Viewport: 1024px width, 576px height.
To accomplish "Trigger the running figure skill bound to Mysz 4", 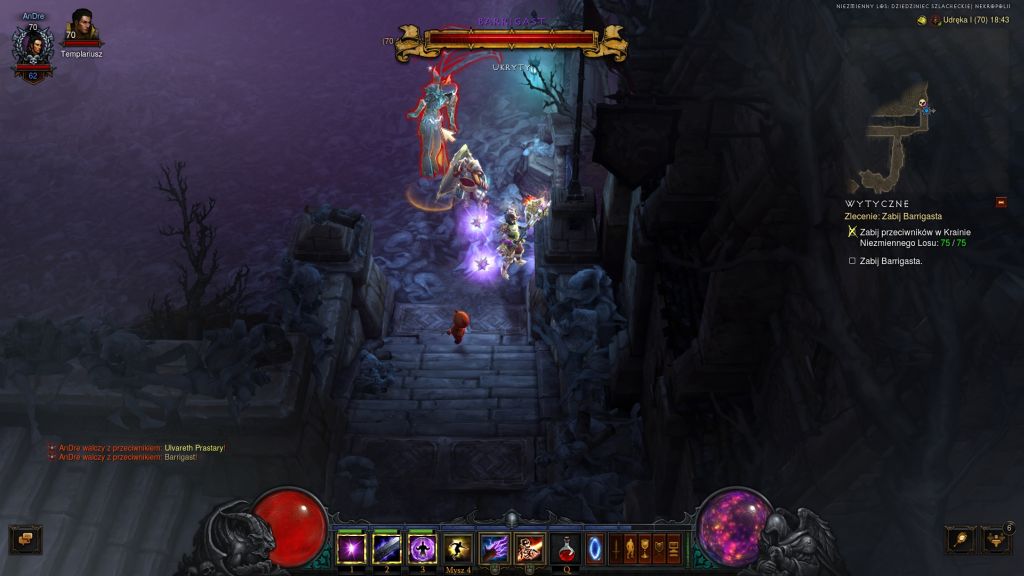I will [x=457, y=548].
